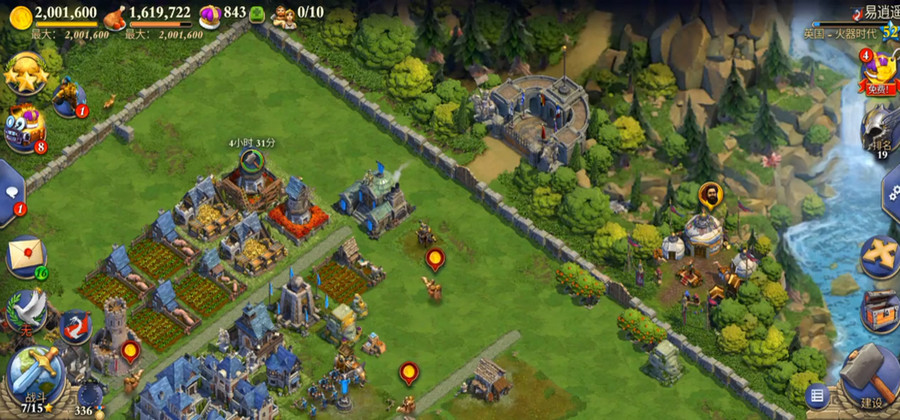Screen dimensions: 900x420
Task: Open the chat speech bubble tab
Action: [10, 189]
